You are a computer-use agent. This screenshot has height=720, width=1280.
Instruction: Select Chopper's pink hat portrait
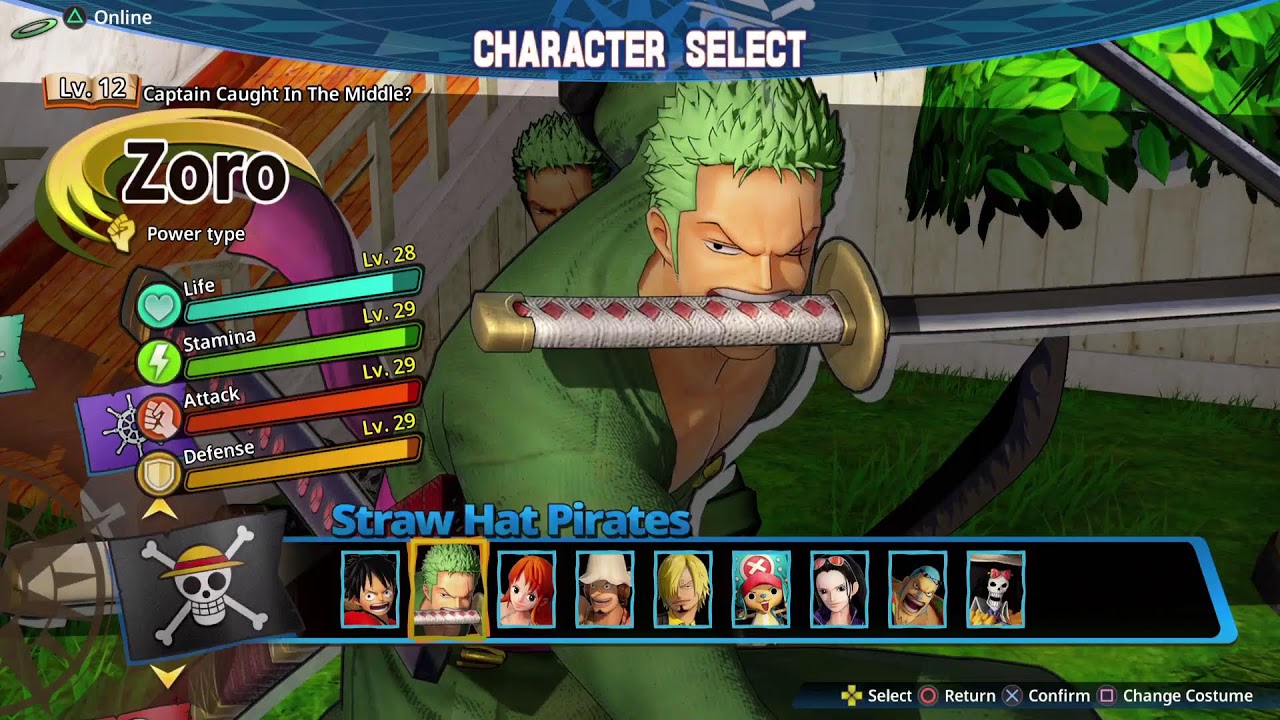761,589
